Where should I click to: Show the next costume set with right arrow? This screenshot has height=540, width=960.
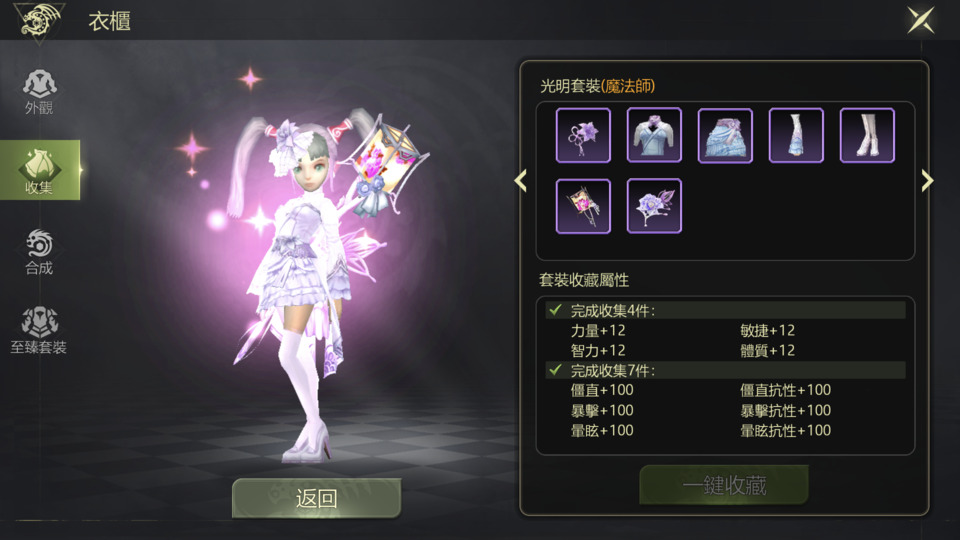pos(927,180)
